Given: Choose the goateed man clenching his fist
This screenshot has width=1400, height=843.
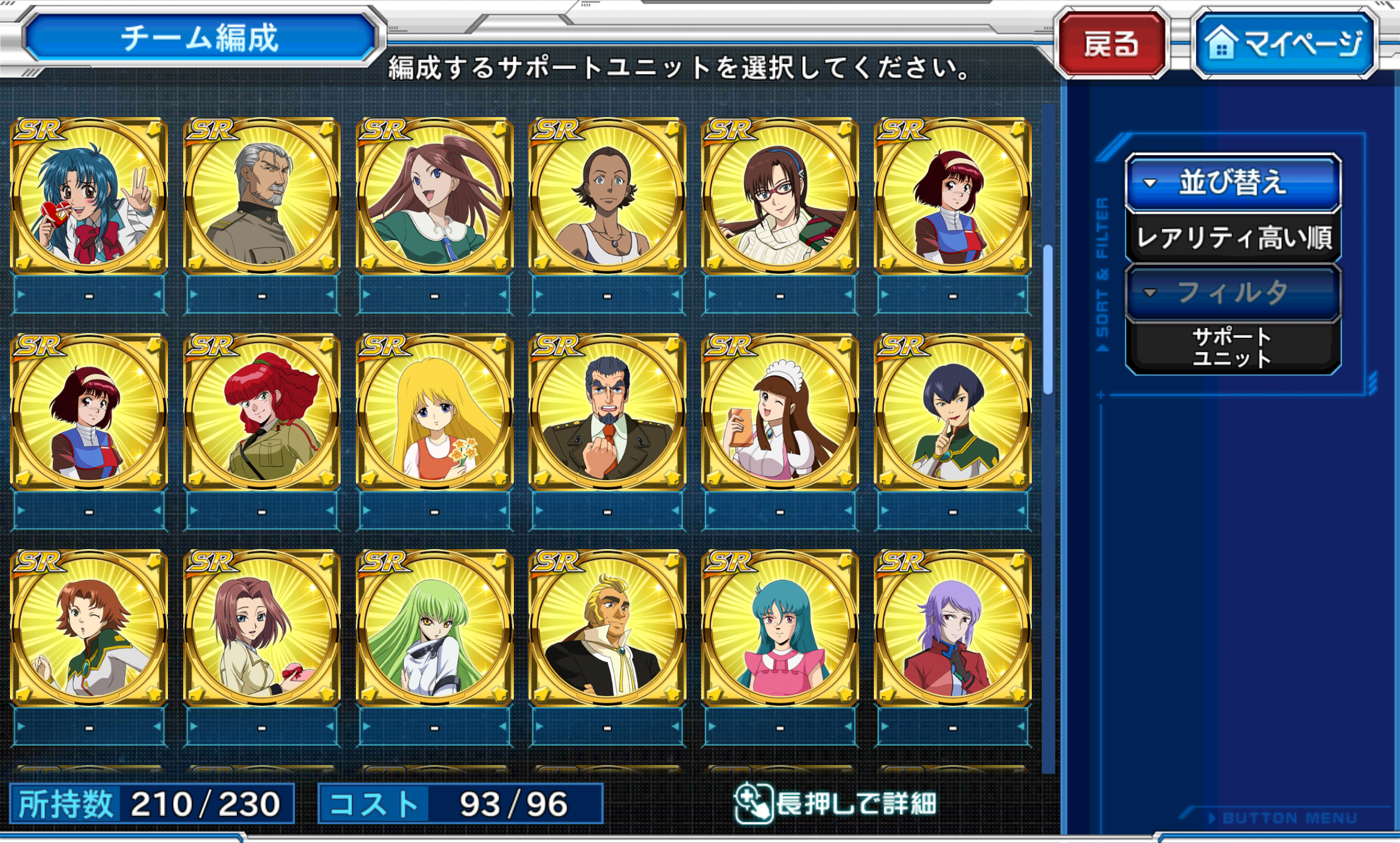Looking at the screenshot, I should click(x=607, y=412).
